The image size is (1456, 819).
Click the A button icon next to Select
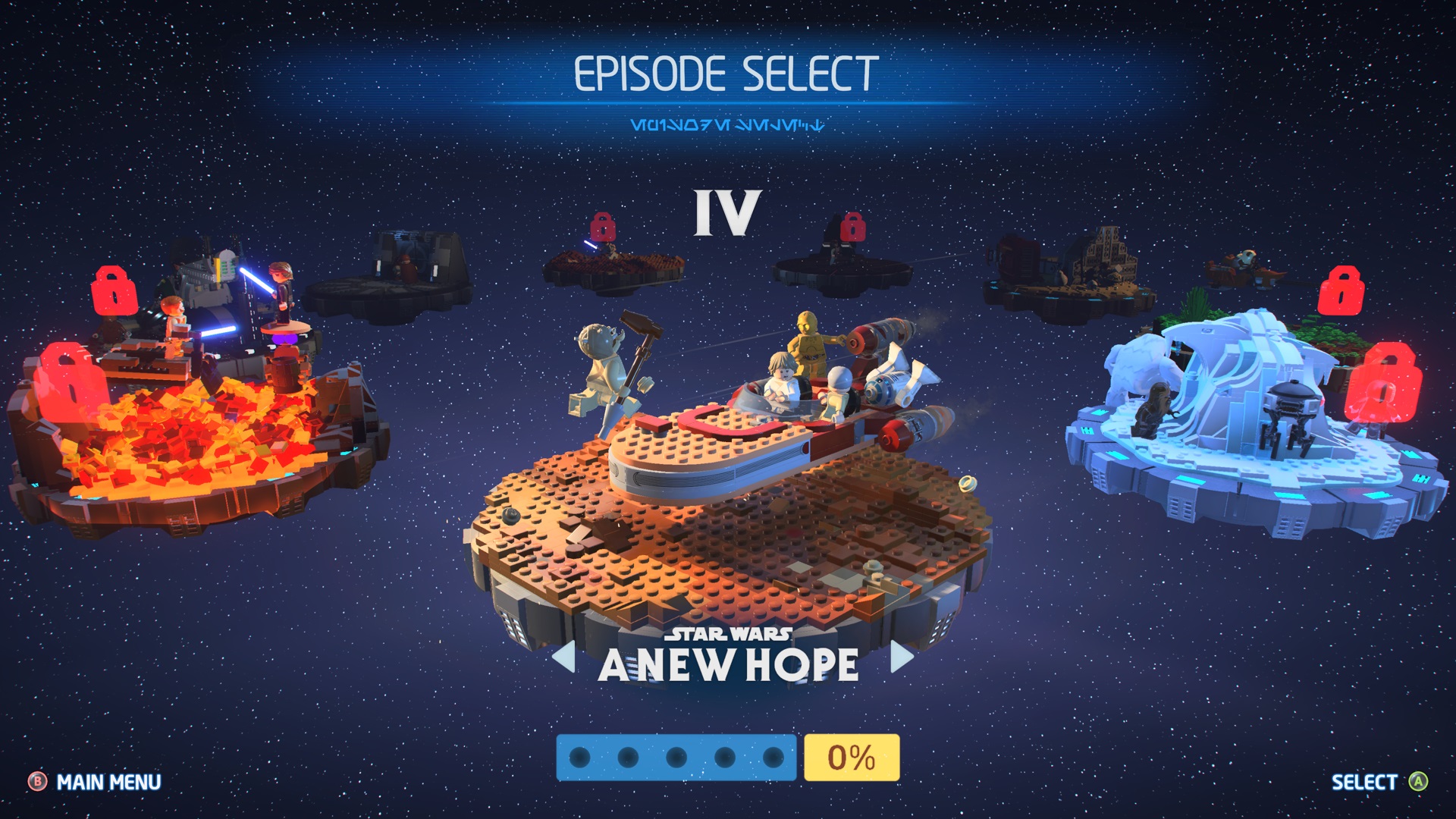coord(1417,782)
